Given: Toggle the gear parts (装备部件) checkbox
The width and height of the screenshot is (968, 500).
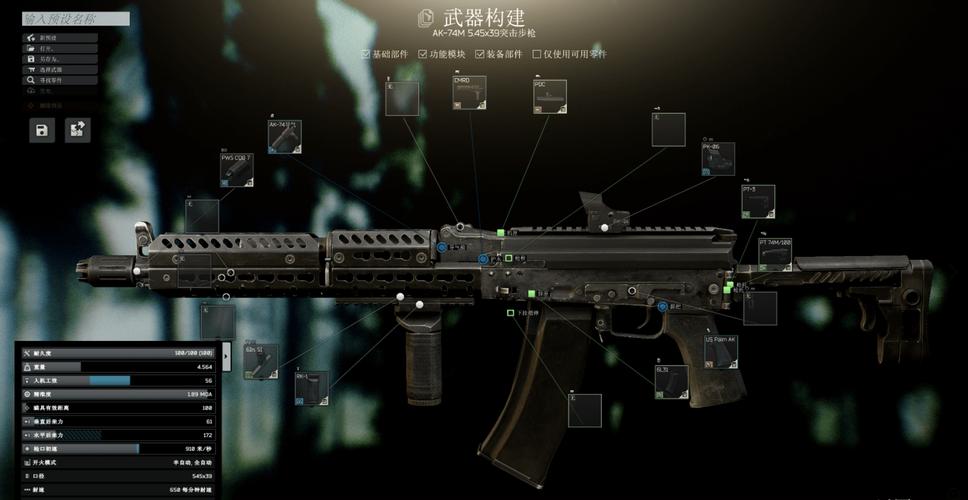Looking at the screenshot, I should pyautogui.click(x=480, y=54).
